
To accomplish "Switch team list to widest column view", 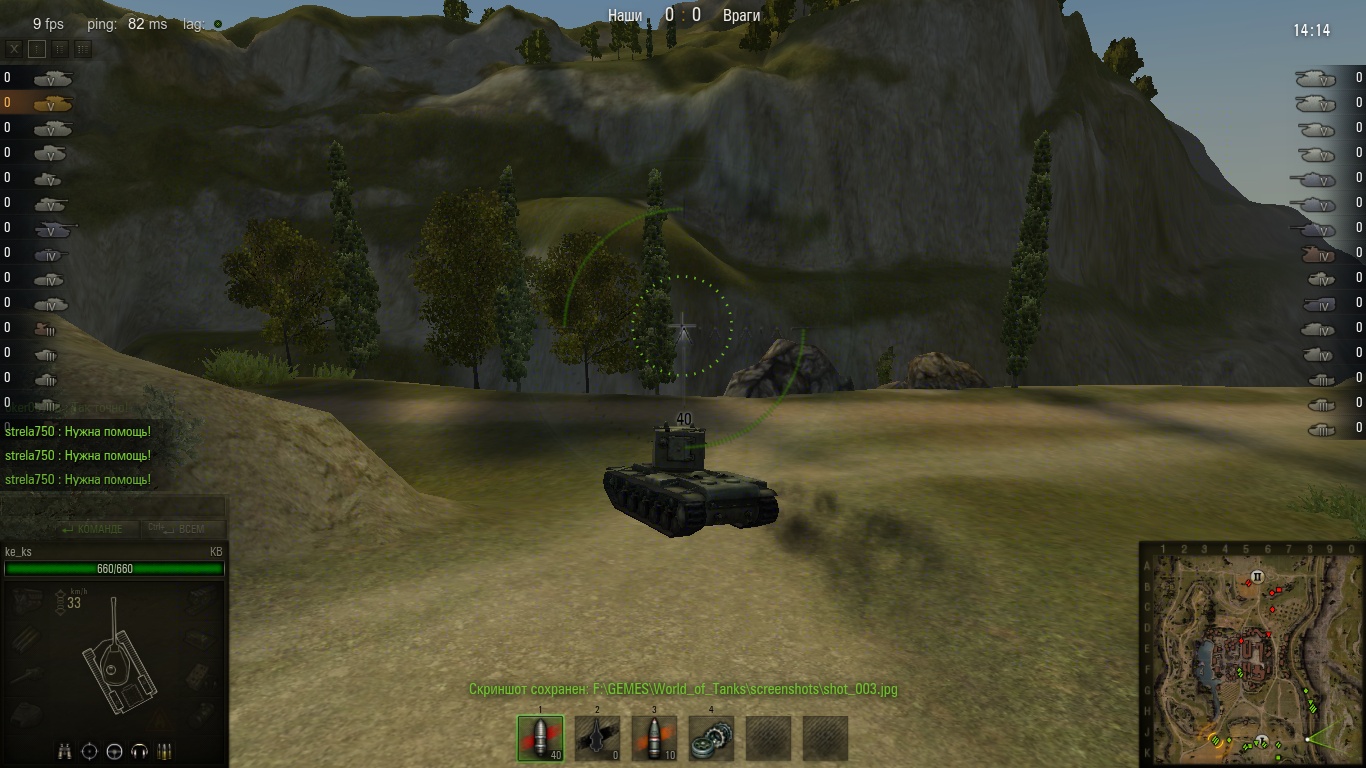I will [83, 48].
